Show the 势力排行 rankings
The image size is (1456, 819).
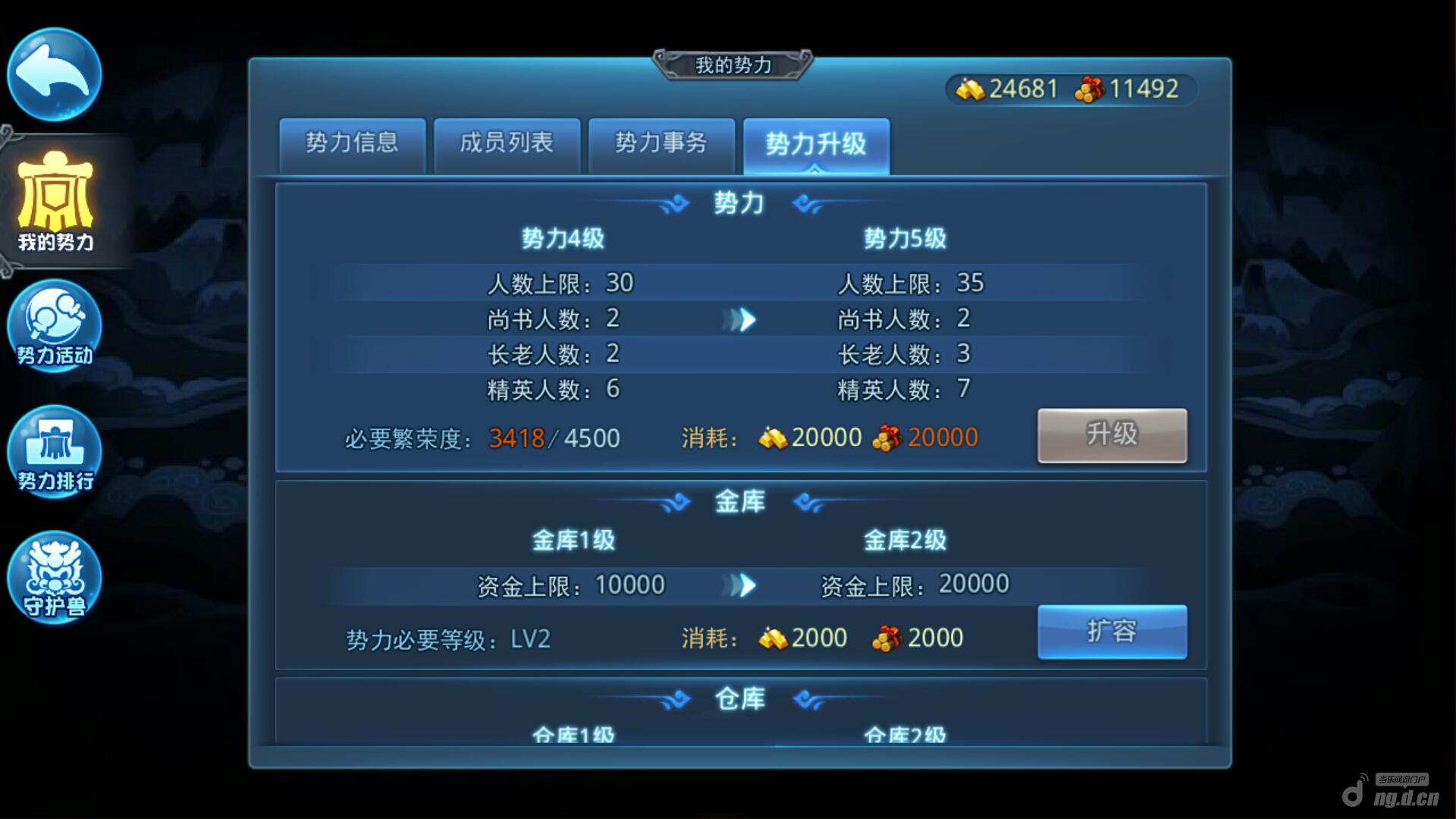coord(55,450)
